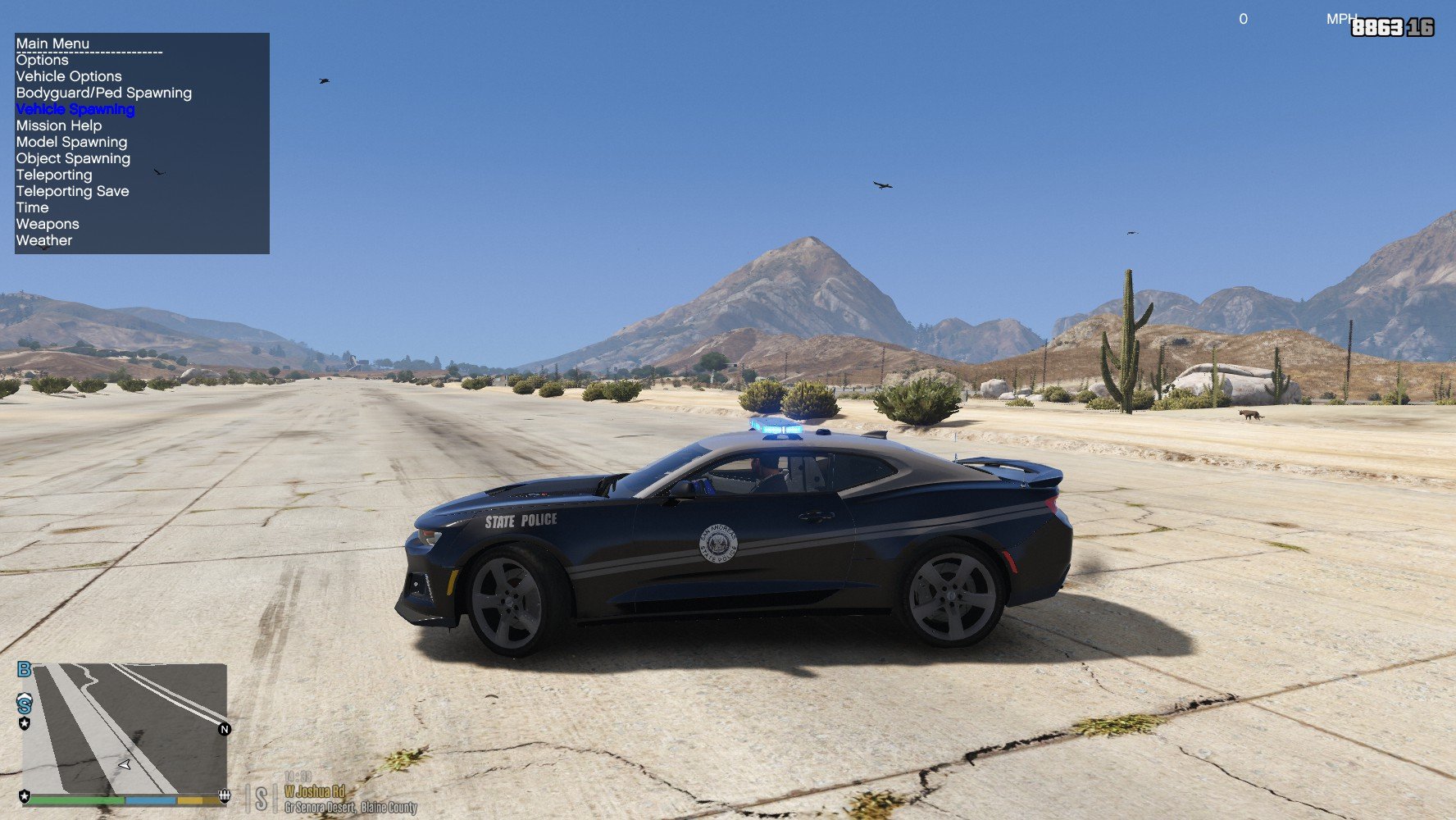Image resolution: width=1456 pixels, height=820 pixels.
Task: Open the Object Spawning entry
Action: tap(73, 158)
